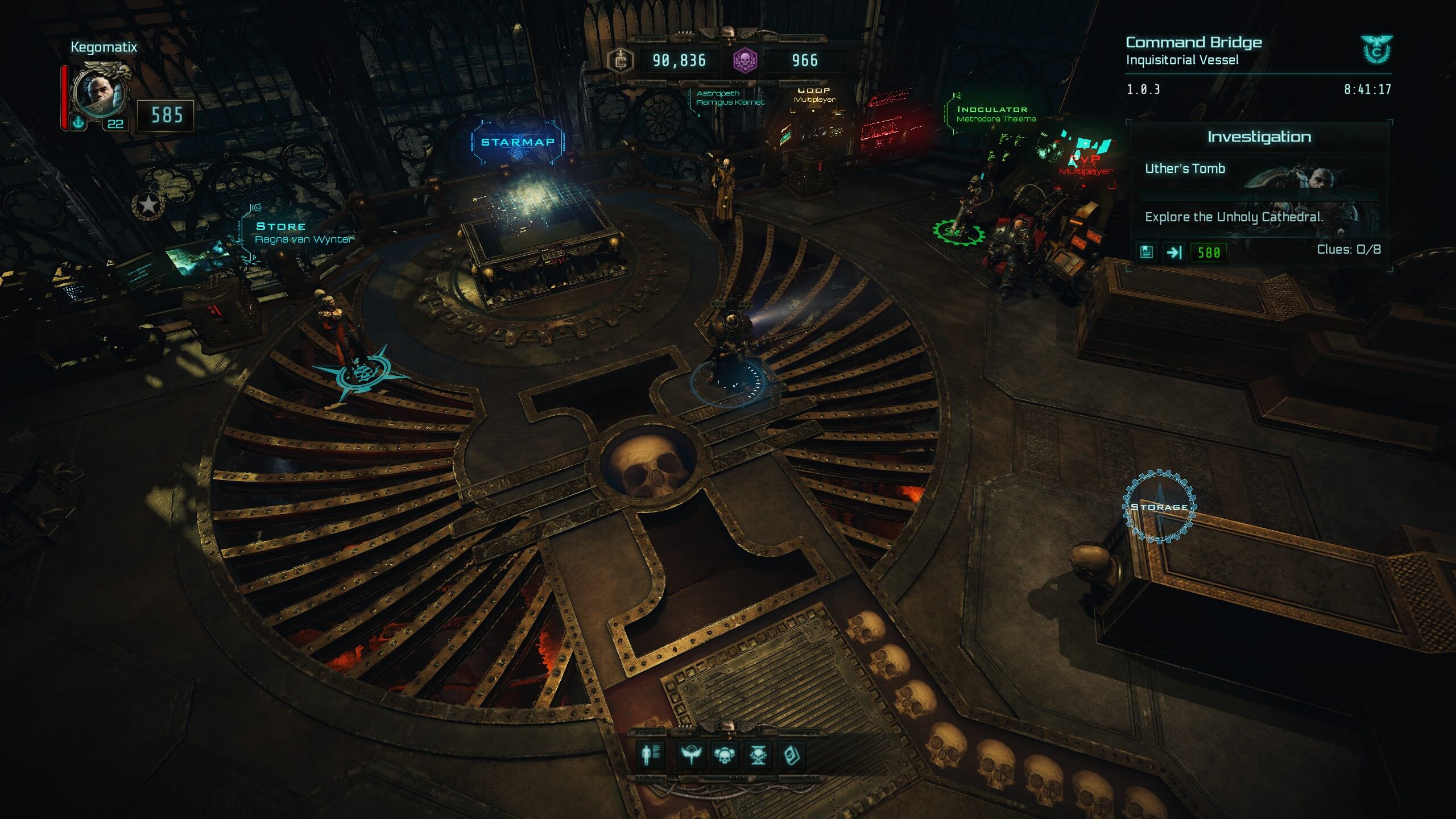Screen dimensions: 1456x819
Task: Select the Inoculator Metrodora Thelema label
Action: tap(995, 114)
